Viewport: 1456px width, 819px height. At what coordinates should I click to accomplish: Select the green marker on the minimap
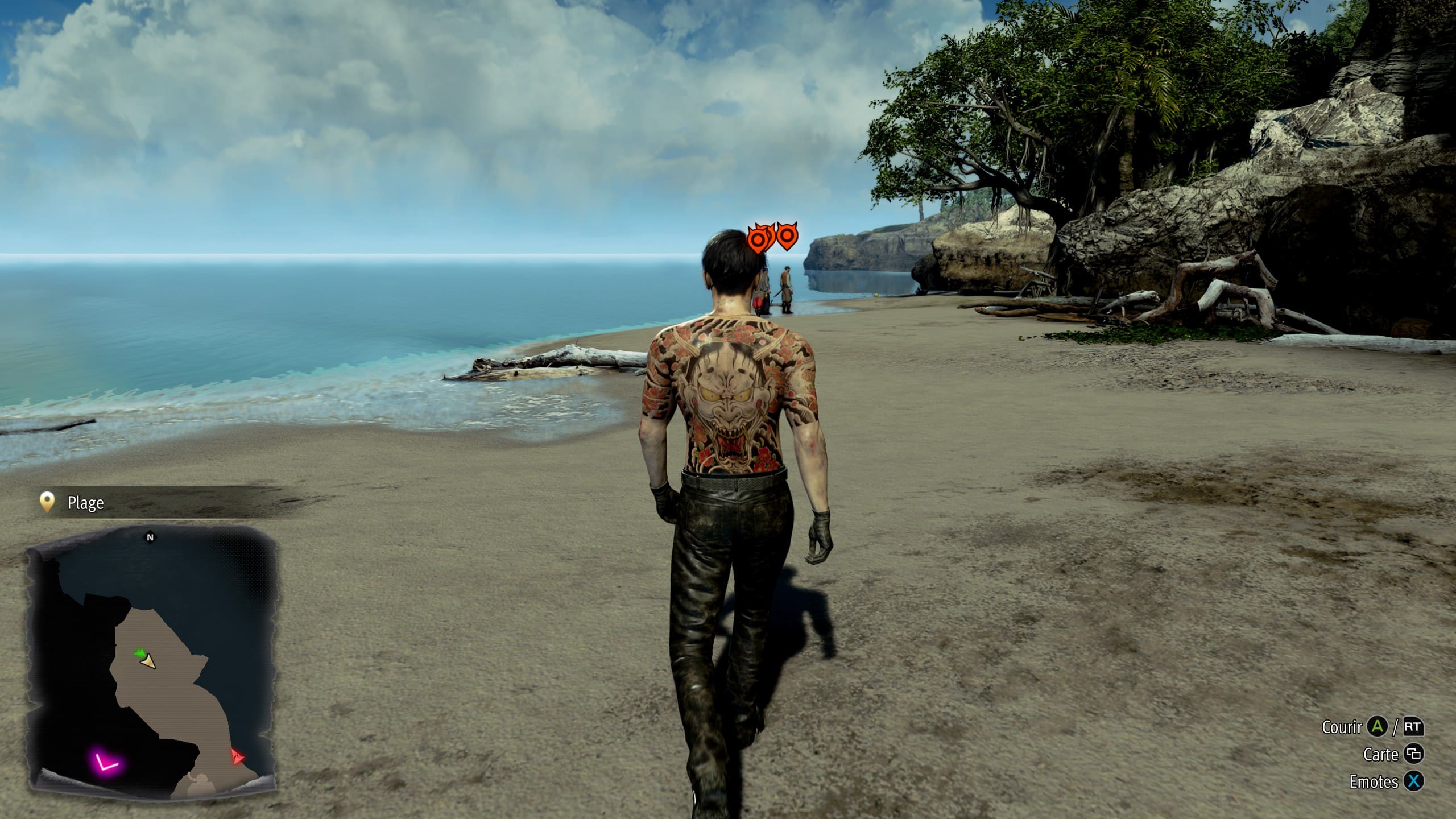pyautogui.click(x=139, y=655)
